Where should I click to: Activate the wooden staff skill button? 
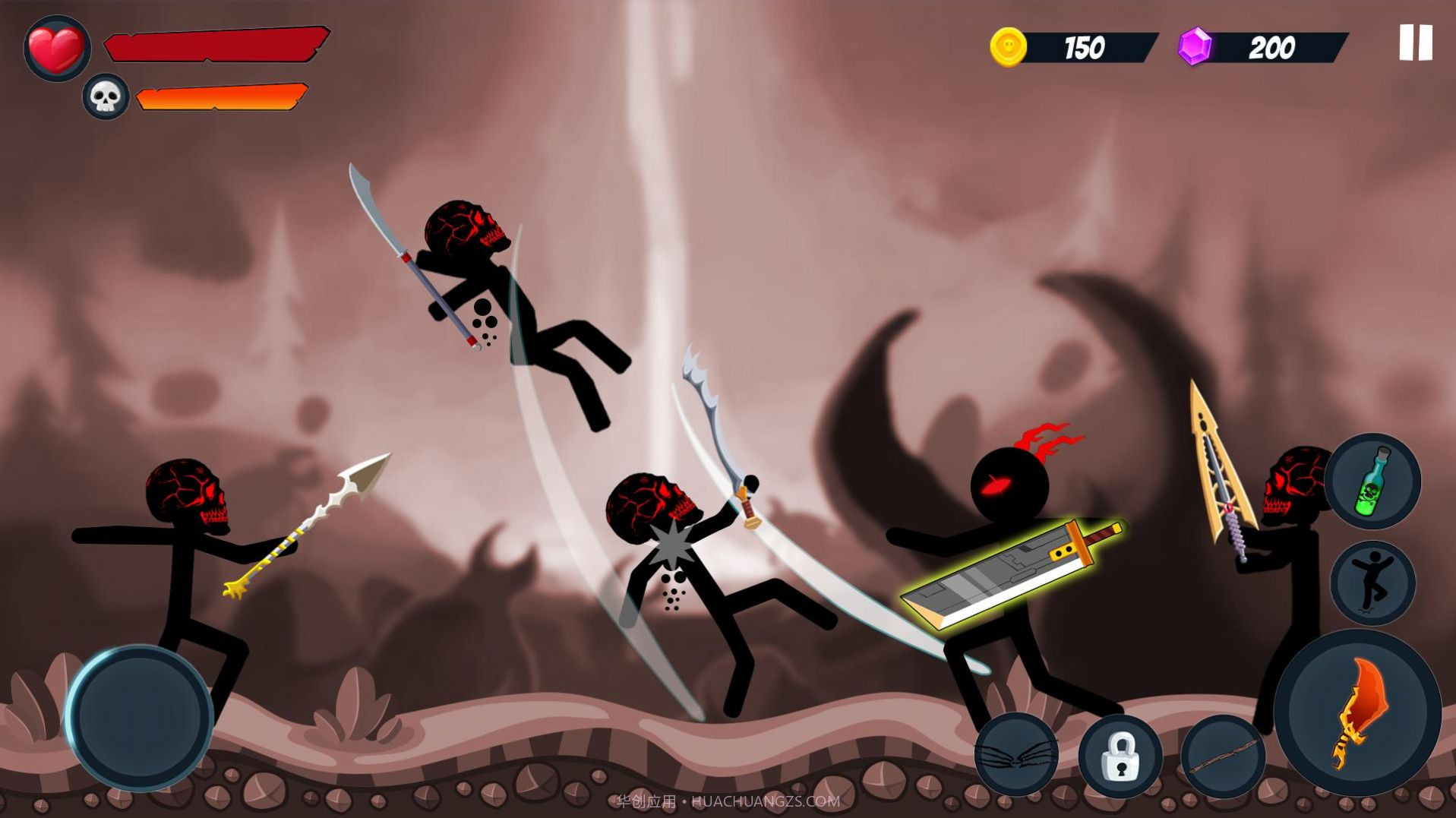1223,756
